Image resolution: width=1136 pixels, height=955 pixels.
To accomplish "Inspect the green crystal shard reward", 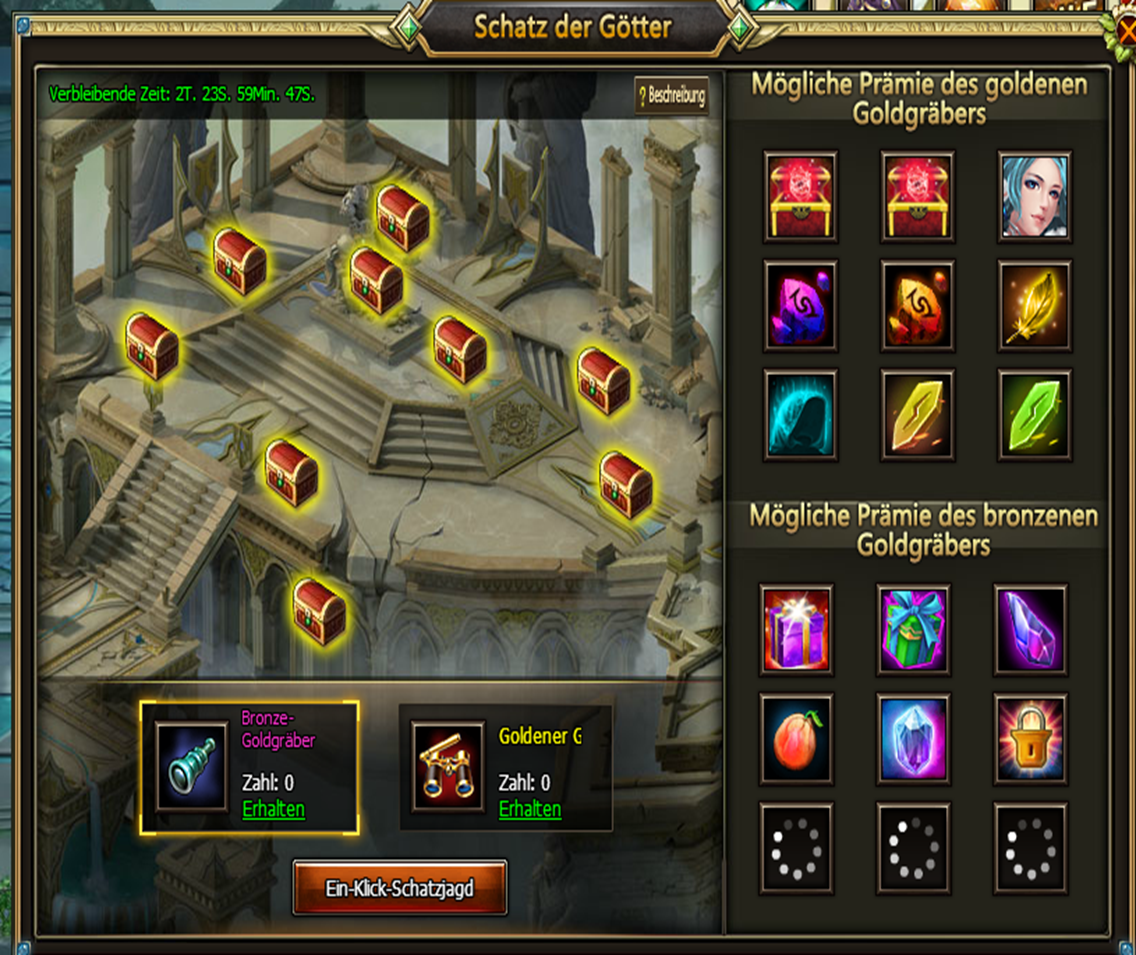I will pos(1035,415).
